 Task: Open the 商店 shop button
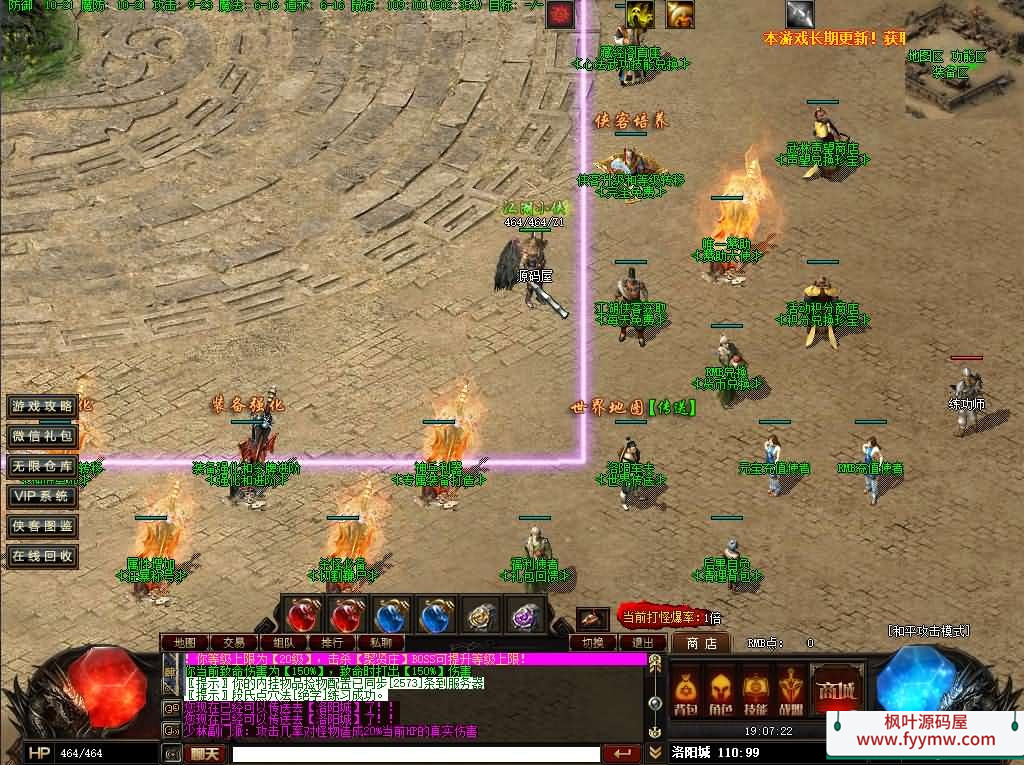pyautogui.click(x=700, y=643)
